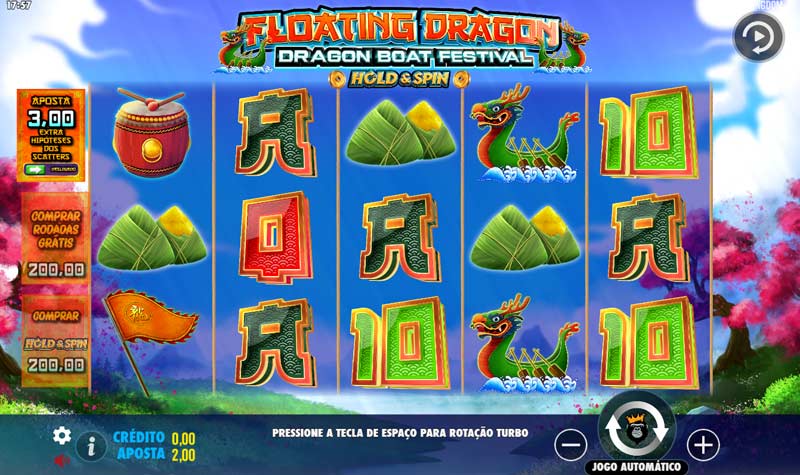Toggle the red sound speaker icon
The height and width of the screenshot is (475, 800).
tap(62, 460)
